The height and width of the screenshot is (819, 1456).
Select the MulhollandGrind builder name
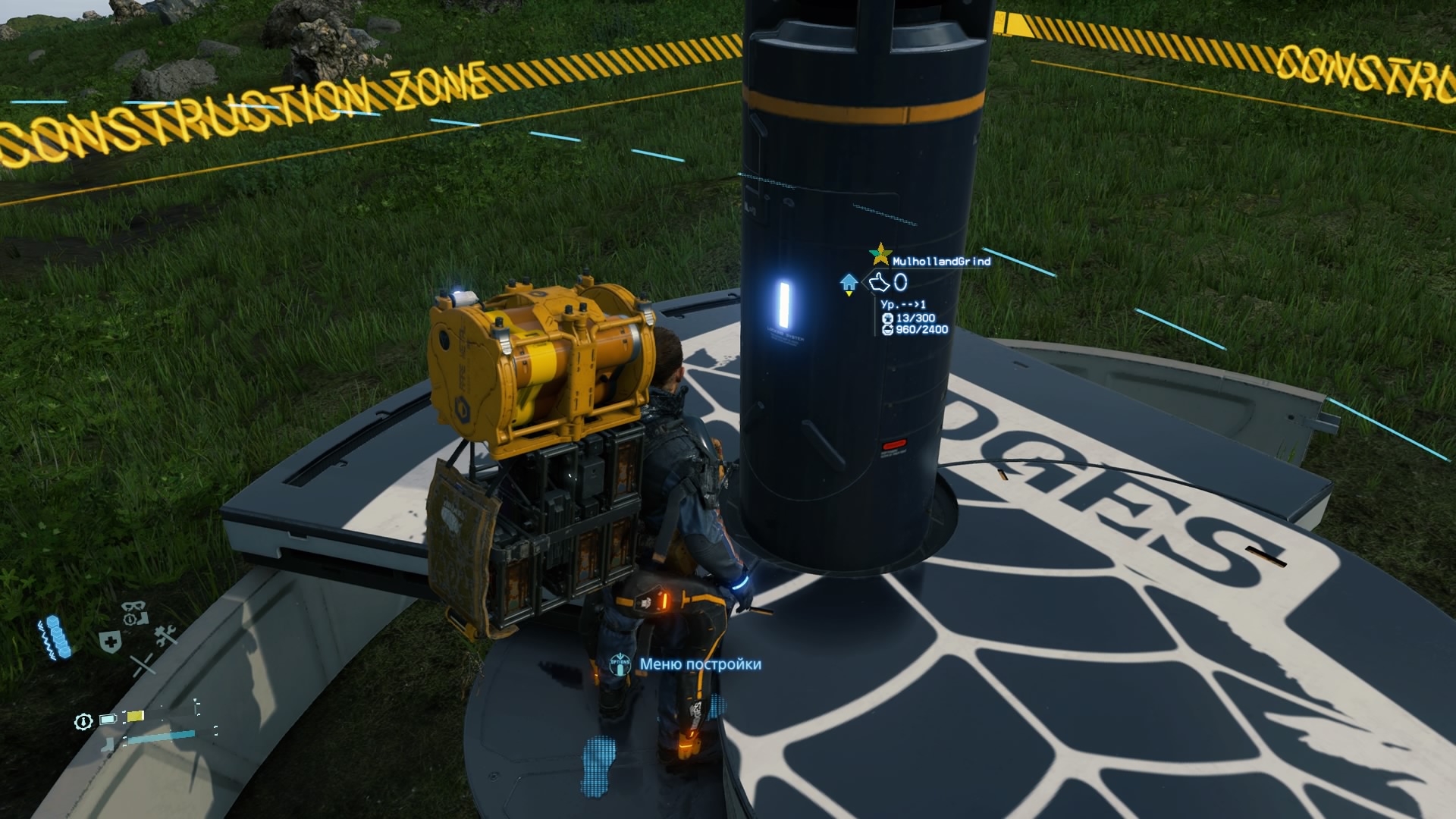tap(941, 261)
